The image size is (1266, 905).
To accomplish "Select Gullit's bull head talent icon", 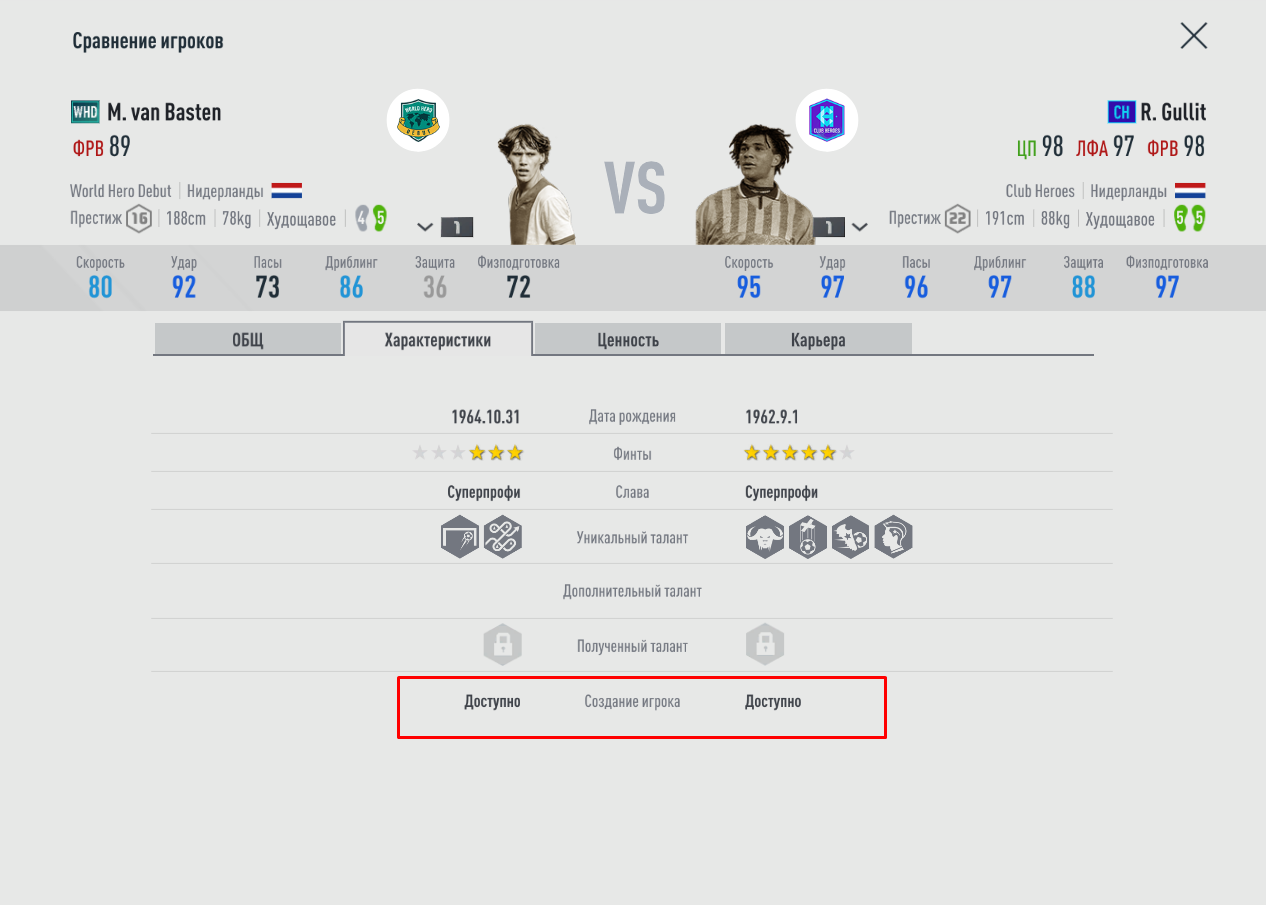I will click(765, 538).
